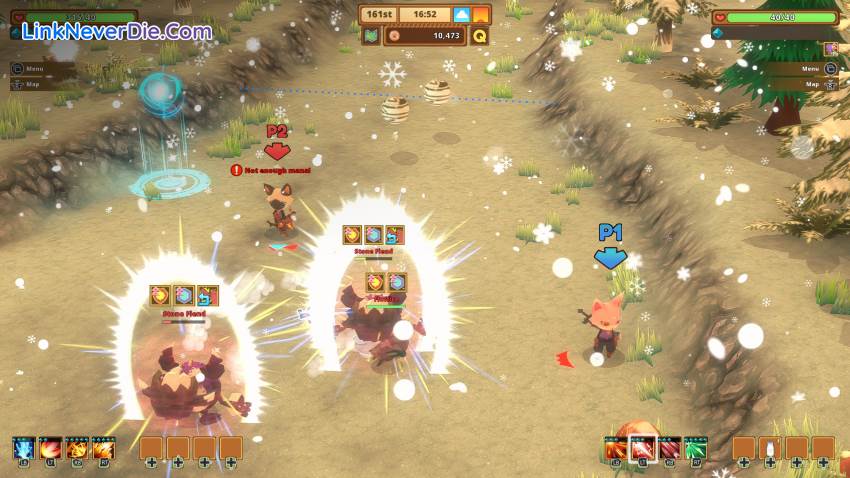Activate the blue ice burst skill

pos(24,448)
